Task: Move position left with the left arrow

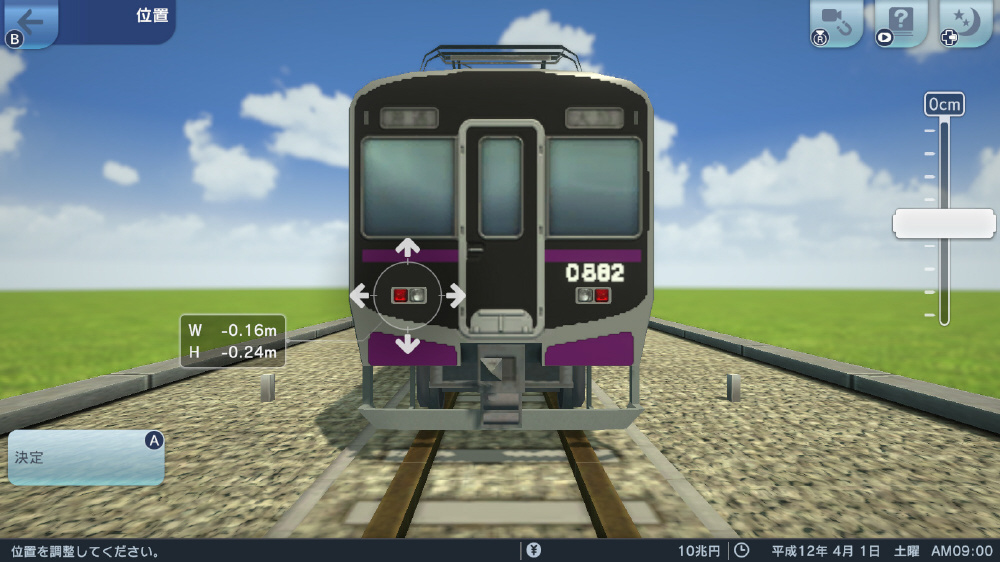Action: [360, 295]
